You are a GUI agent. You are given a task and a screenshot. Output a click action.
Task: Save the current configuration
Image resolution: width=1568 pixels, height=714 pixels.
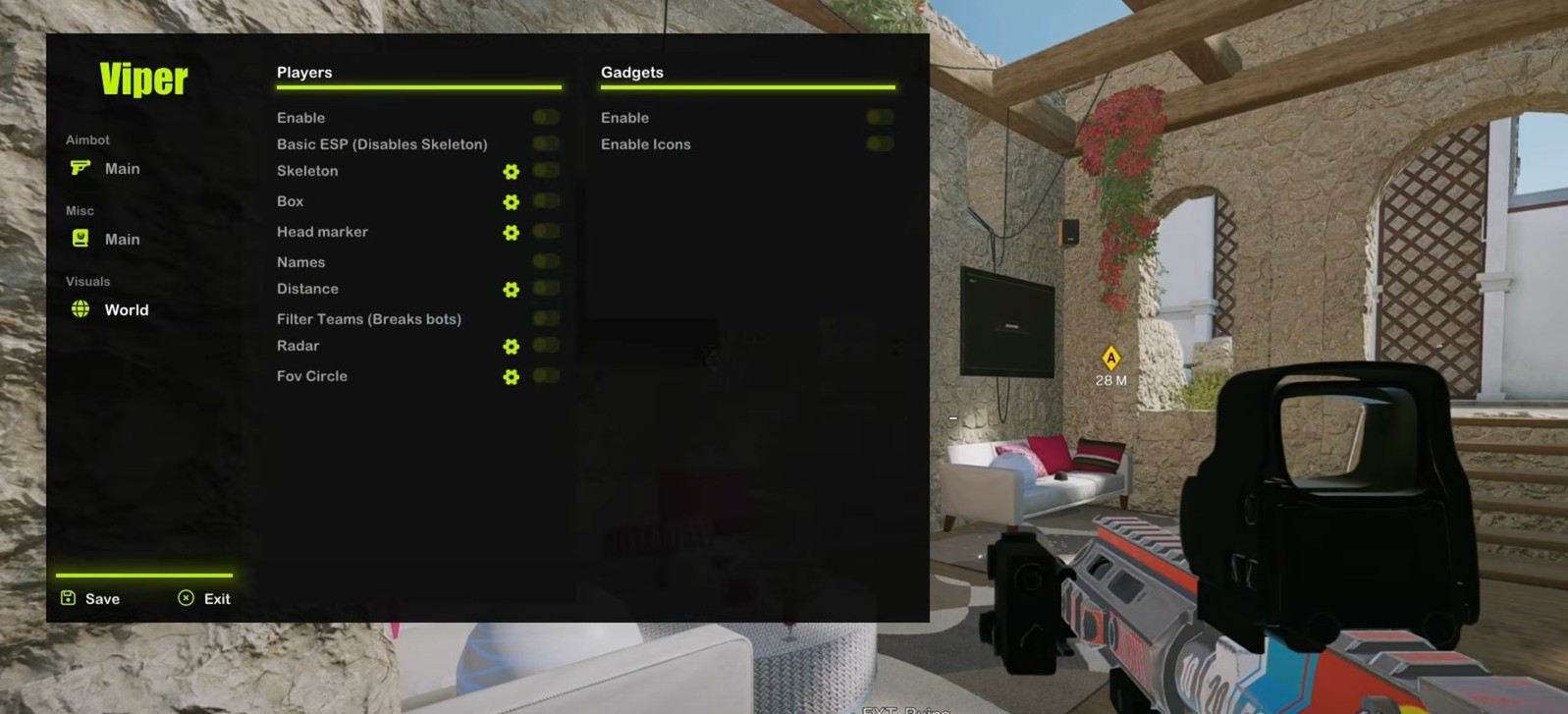[x=90, y=599]
